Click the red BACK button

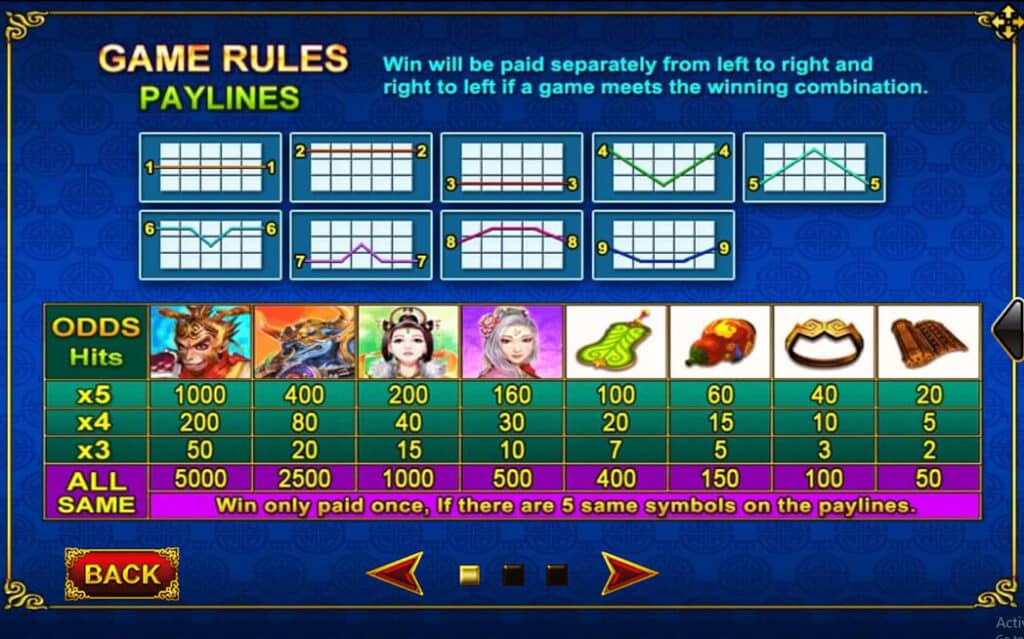(122, 574)
